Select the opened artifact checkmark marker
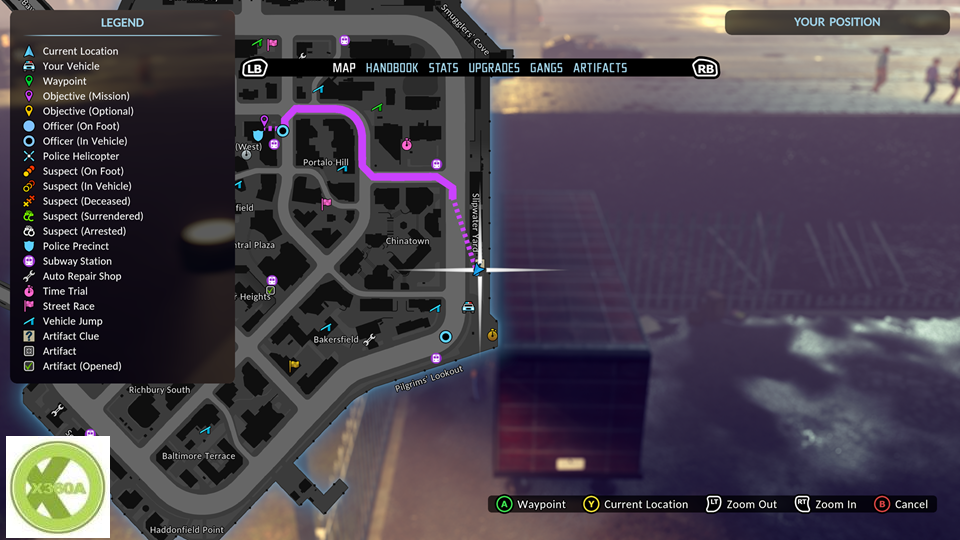The image size is (960, 540). point(270,290)
